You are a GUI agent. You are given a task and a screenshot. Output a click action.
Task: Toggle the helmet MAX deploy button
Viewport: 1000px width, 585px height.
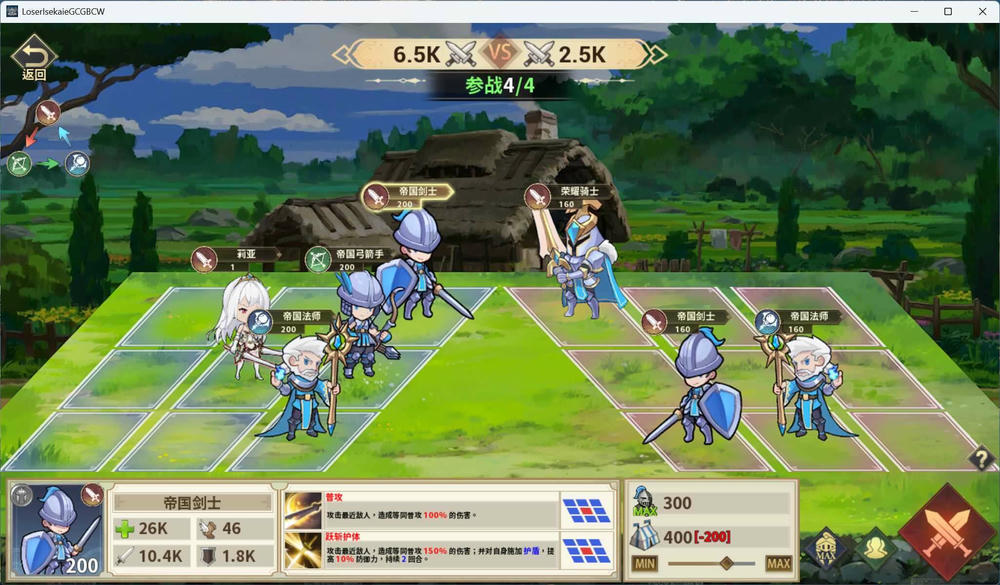pyautogui.click(x=825, y=546)
